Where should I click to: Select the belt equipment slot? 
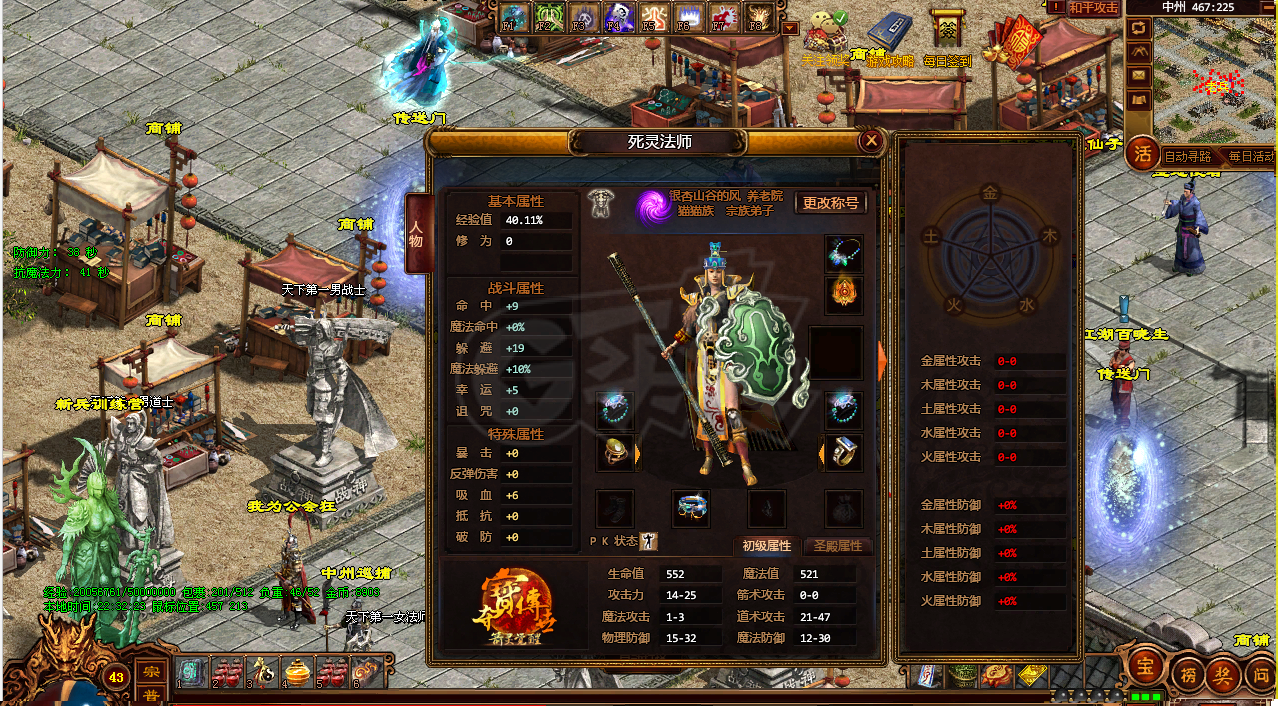coord(691,508)
